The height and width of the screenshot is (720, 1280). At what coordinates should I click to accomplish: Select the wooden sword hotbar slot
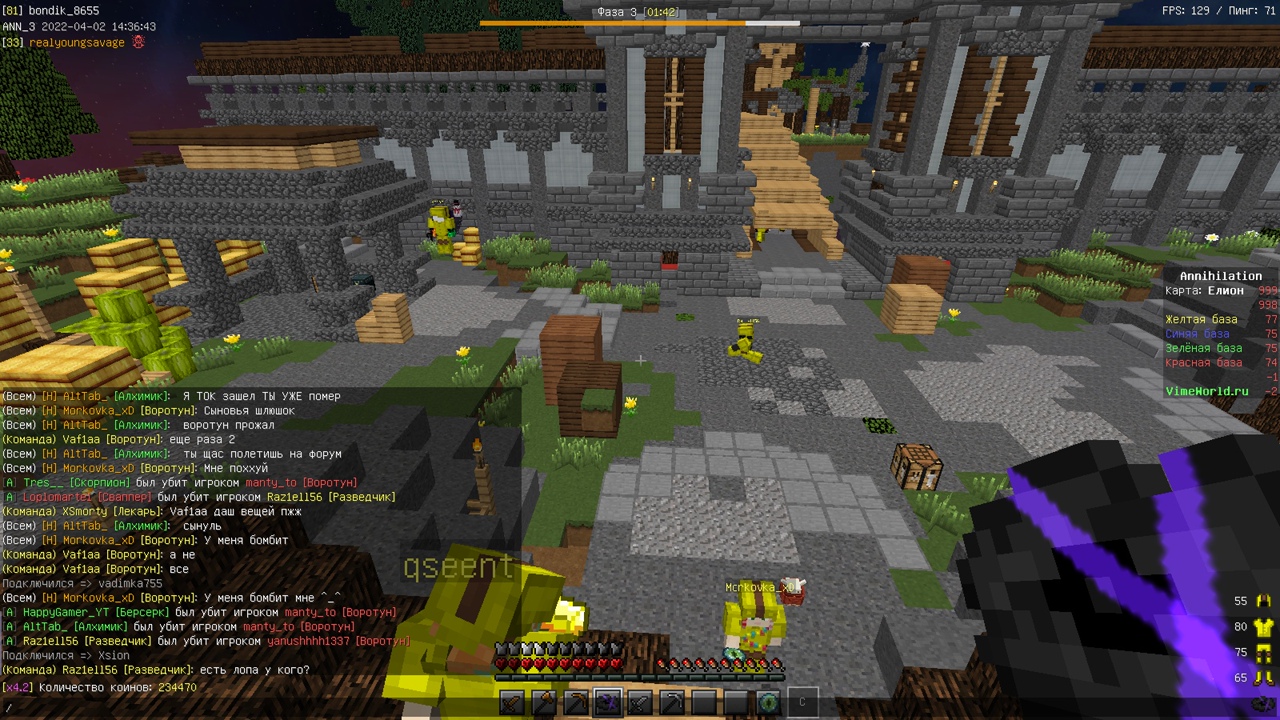[x=512, y=702]
